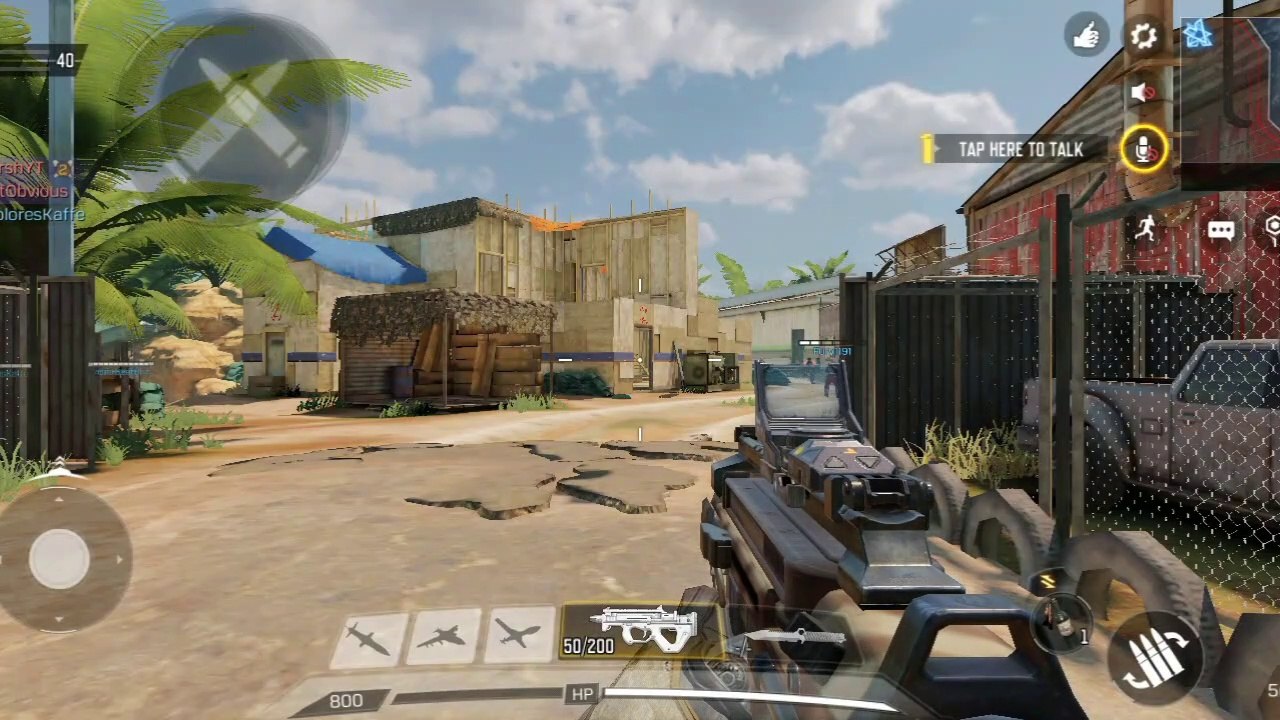Switch to the knife weapon slot
The image size is (1280, 720).
click(790, 637)
